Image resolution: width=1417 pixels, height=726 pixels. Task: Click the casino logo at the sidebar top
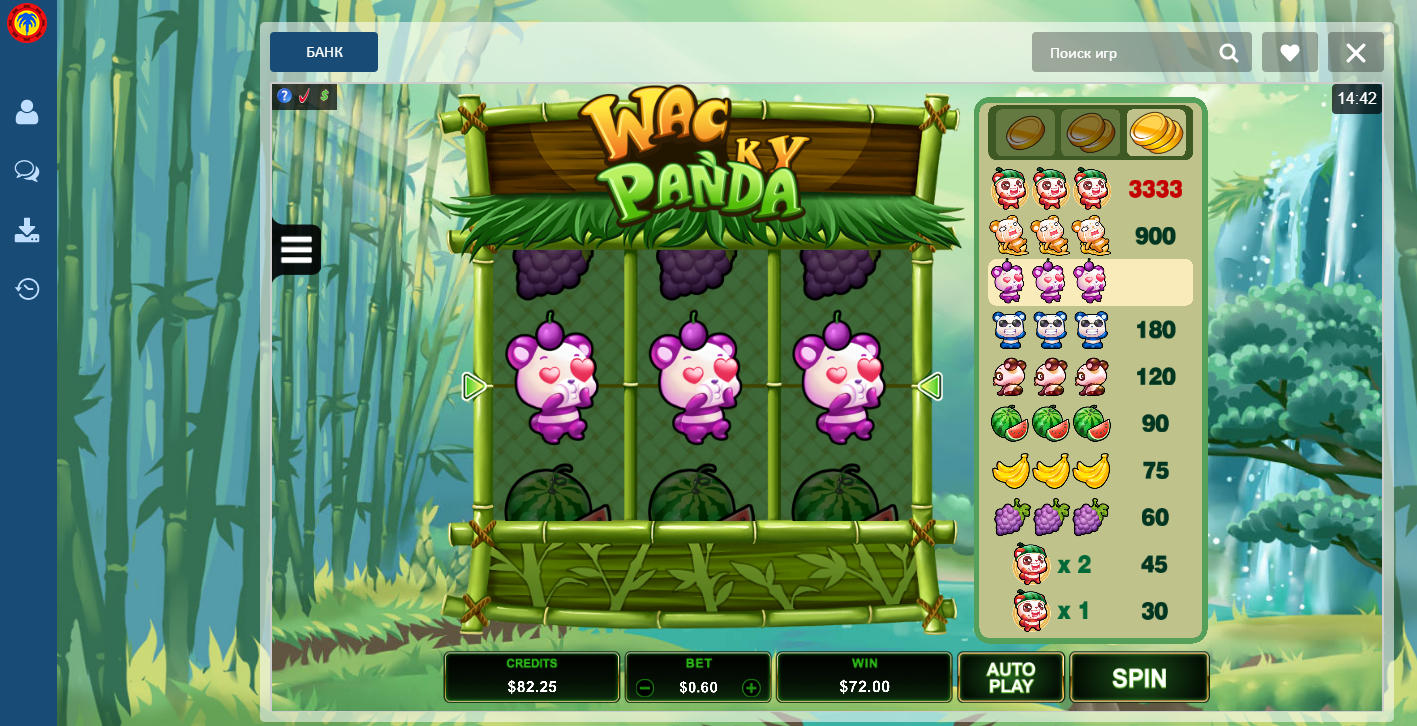pos(27,23)
